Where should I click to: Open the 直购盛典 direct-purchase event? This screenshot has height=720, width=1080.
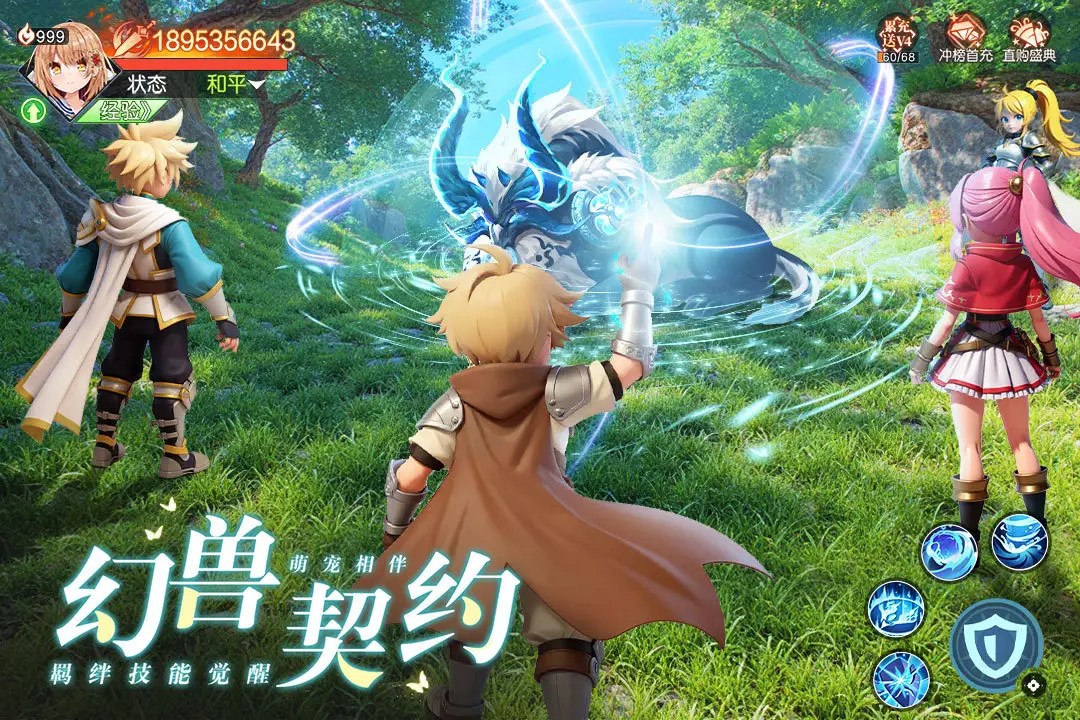[x=1030, y=40]
